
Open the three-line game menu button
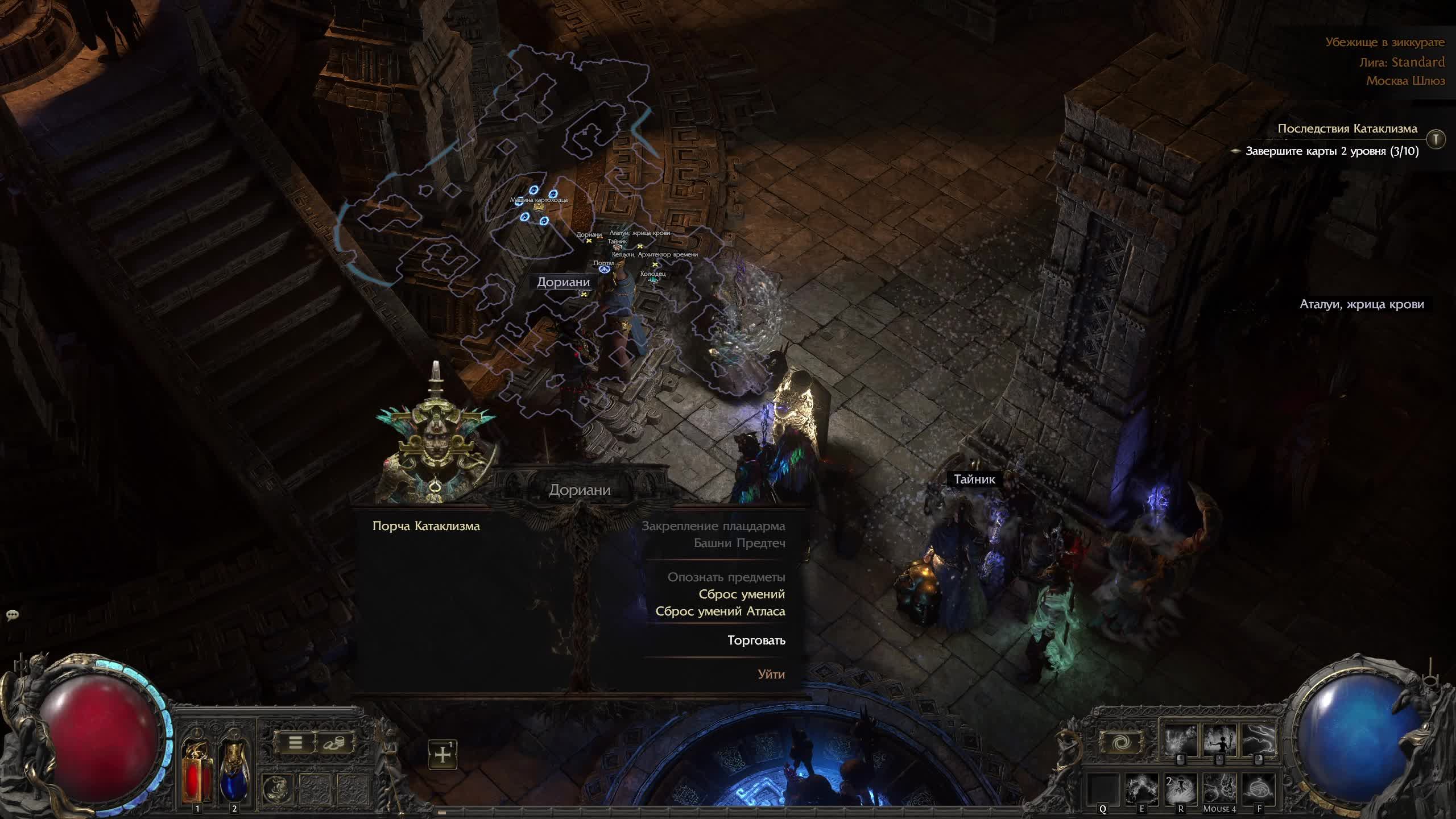click(295, 742)
